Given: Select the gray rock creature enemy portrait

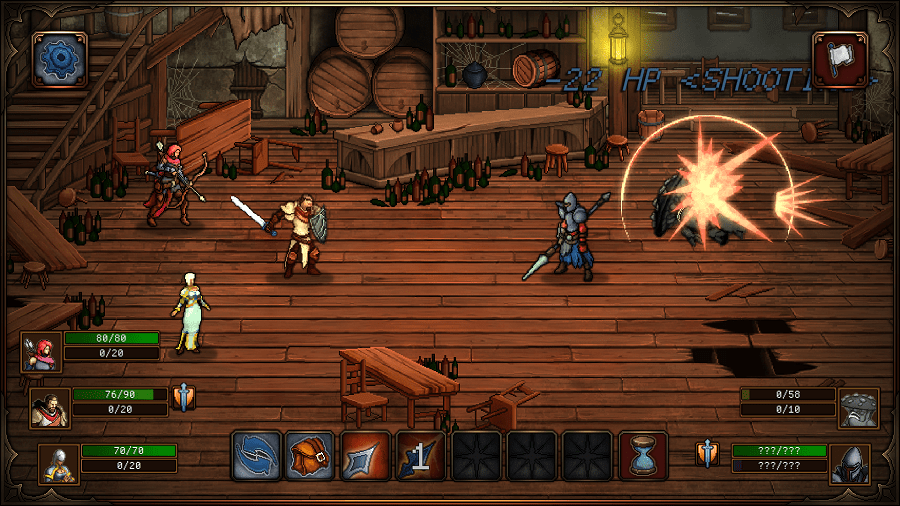Looking at the screenshot, I should point(858,408).
